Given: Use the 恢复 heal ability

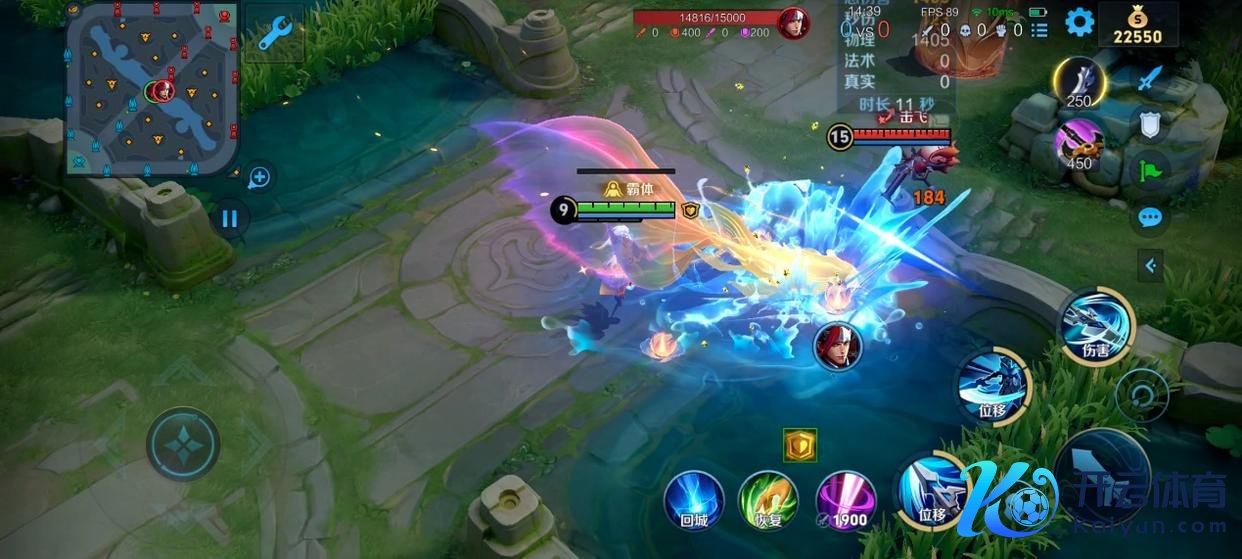Looking at the screenshot, I should point(767,500).
